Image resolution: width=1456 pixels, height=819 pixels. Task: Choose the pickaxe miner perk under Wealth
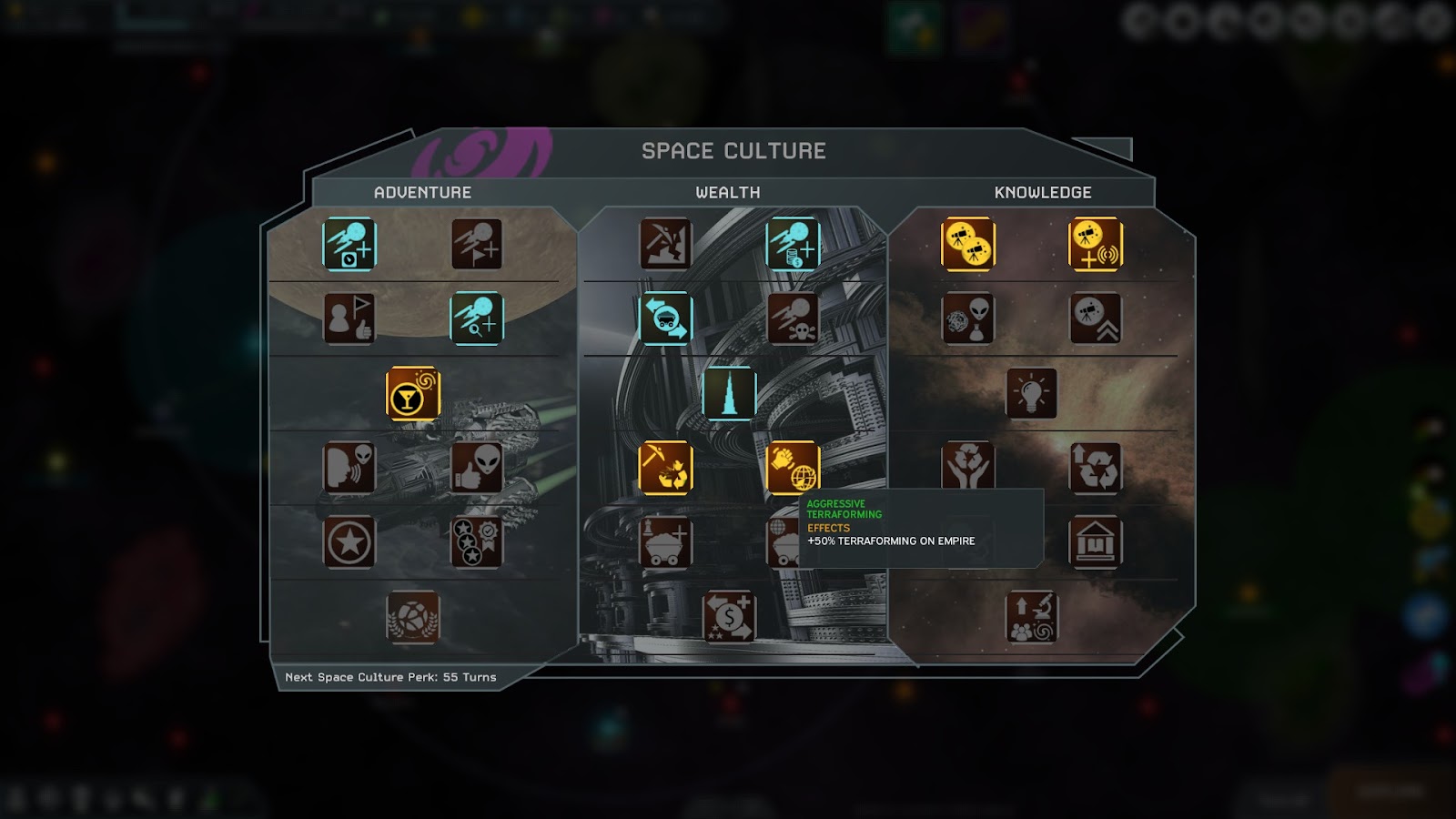[665, 244]
